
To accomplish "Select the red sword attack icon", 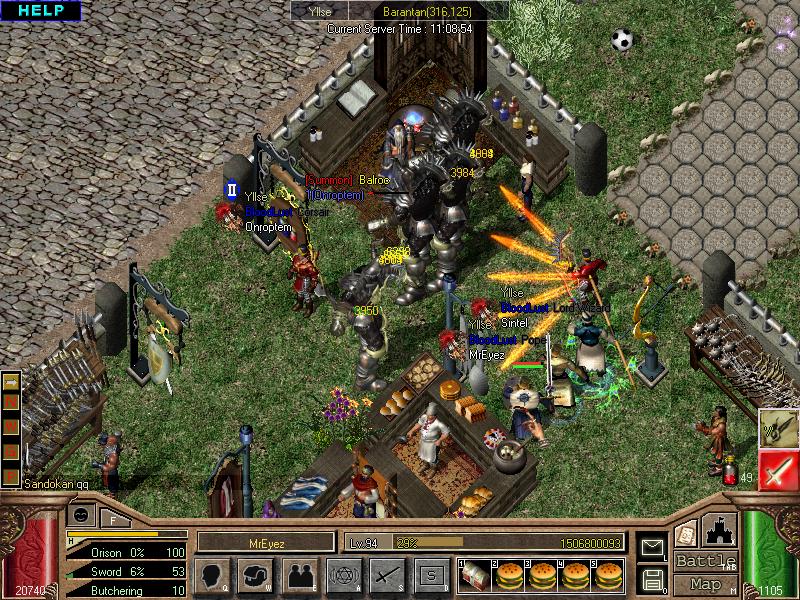I will (777, 470).
